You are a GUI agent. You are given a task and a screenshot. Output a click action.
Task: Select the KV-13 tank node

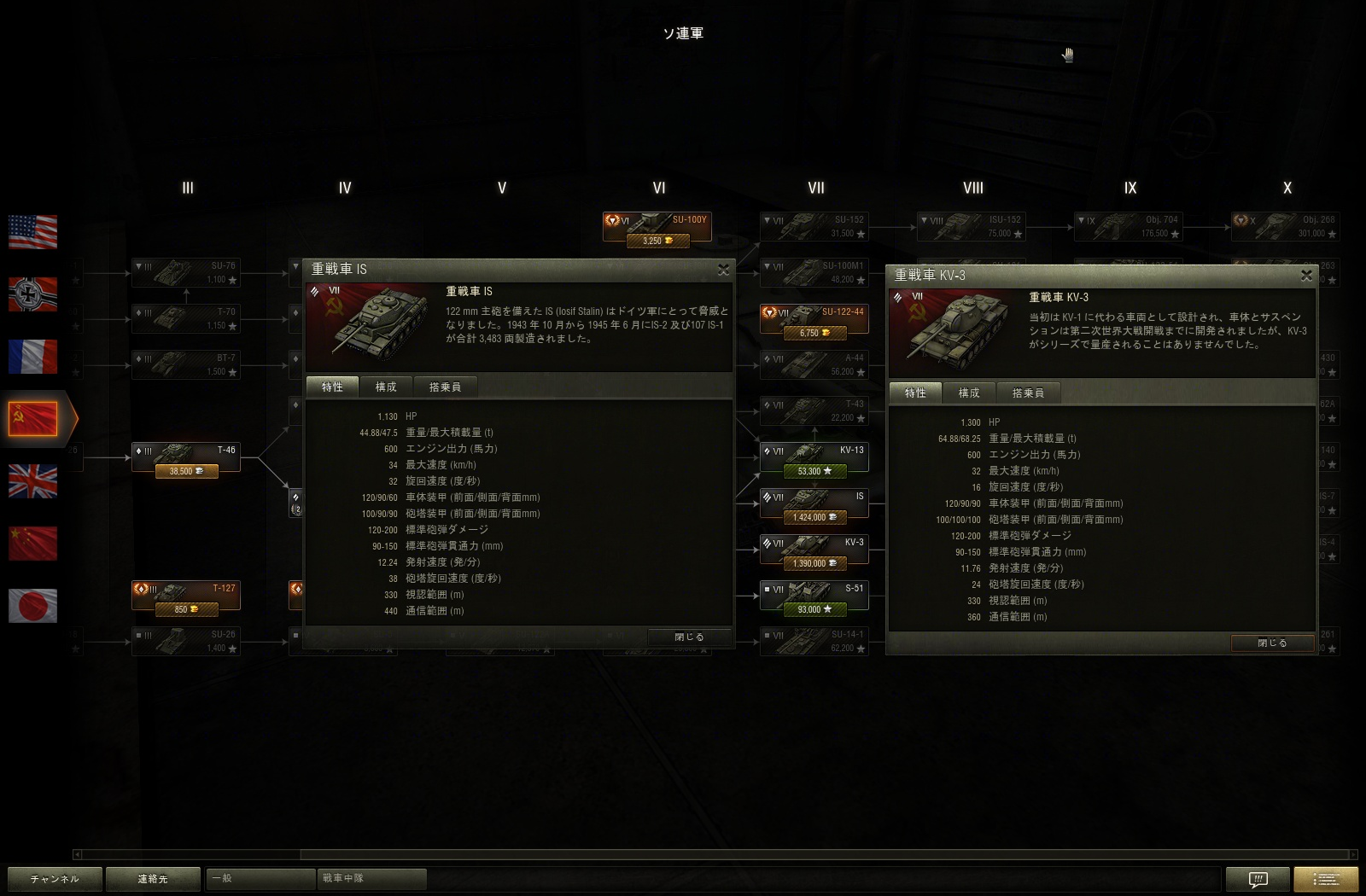pyautogui.click(x=814, y=457)
